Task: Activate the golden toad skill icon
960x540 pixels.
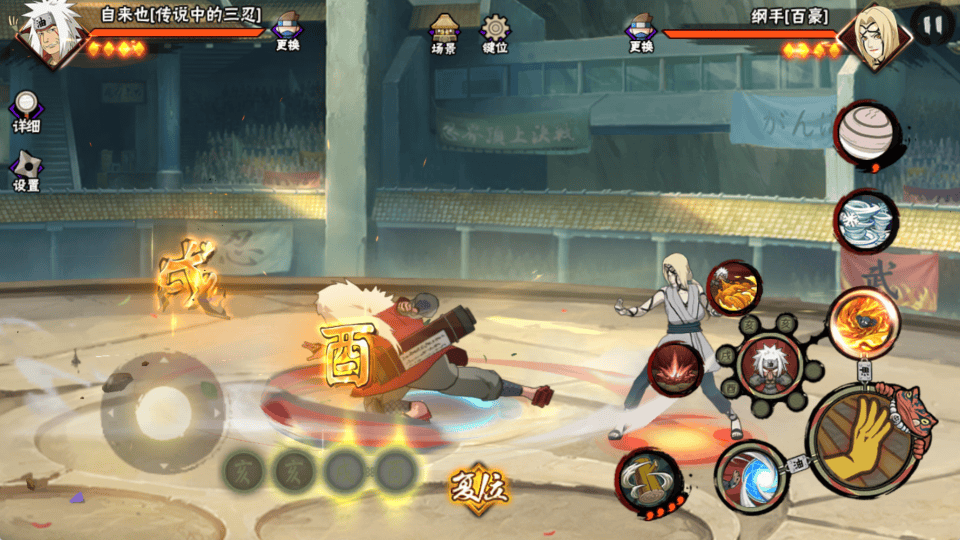Action: pos(735,289)
